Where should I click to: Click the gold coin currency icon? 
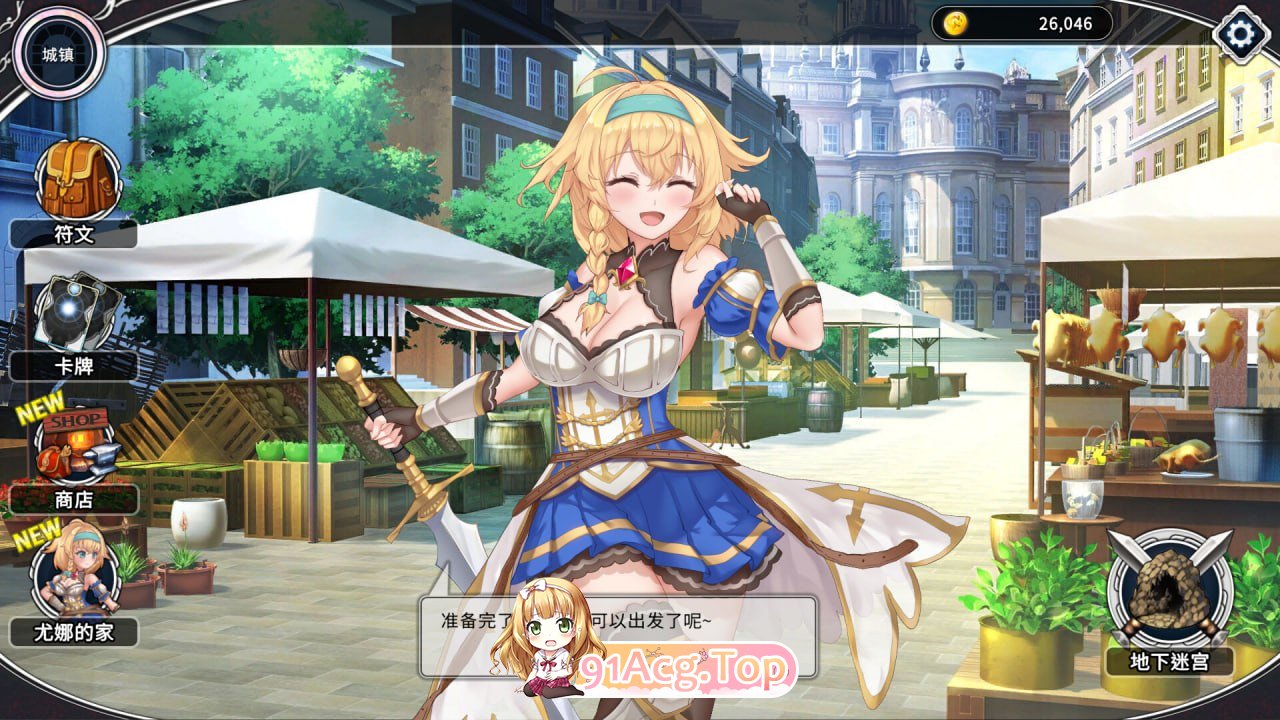coord(956,21)
